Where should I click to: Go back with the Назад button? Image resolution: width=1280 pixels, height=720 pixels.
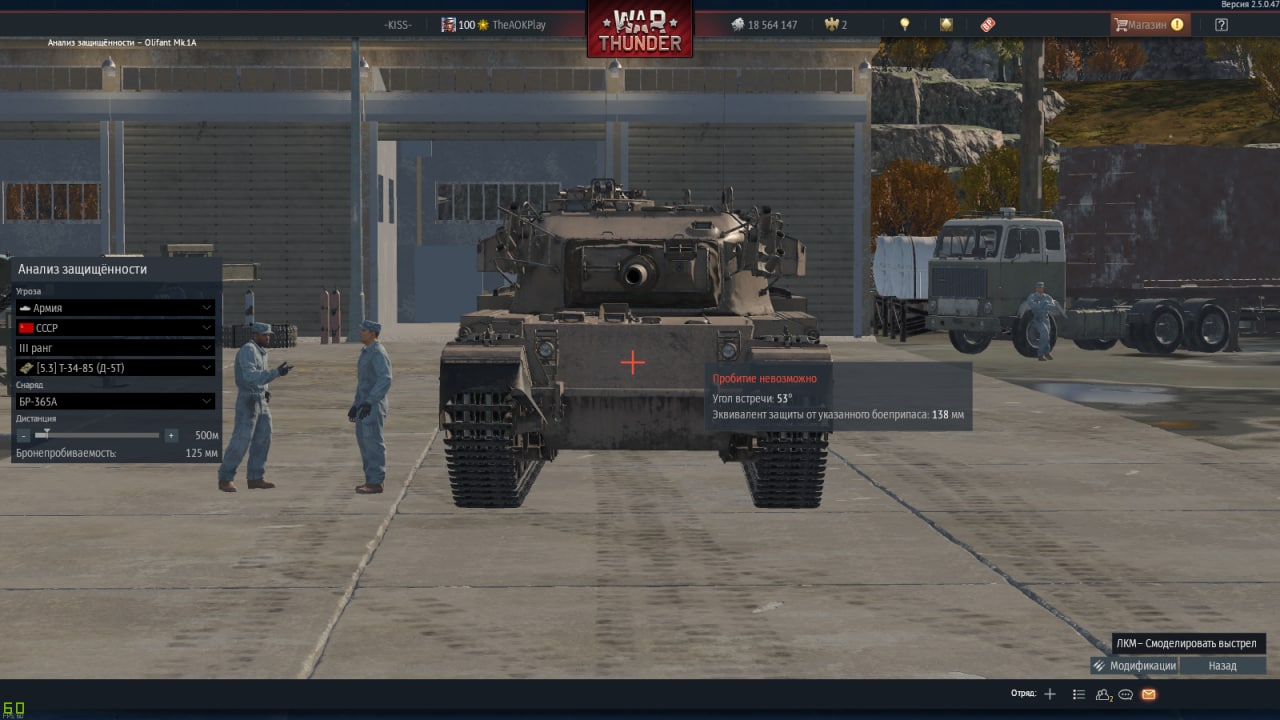pos(1222,666)
